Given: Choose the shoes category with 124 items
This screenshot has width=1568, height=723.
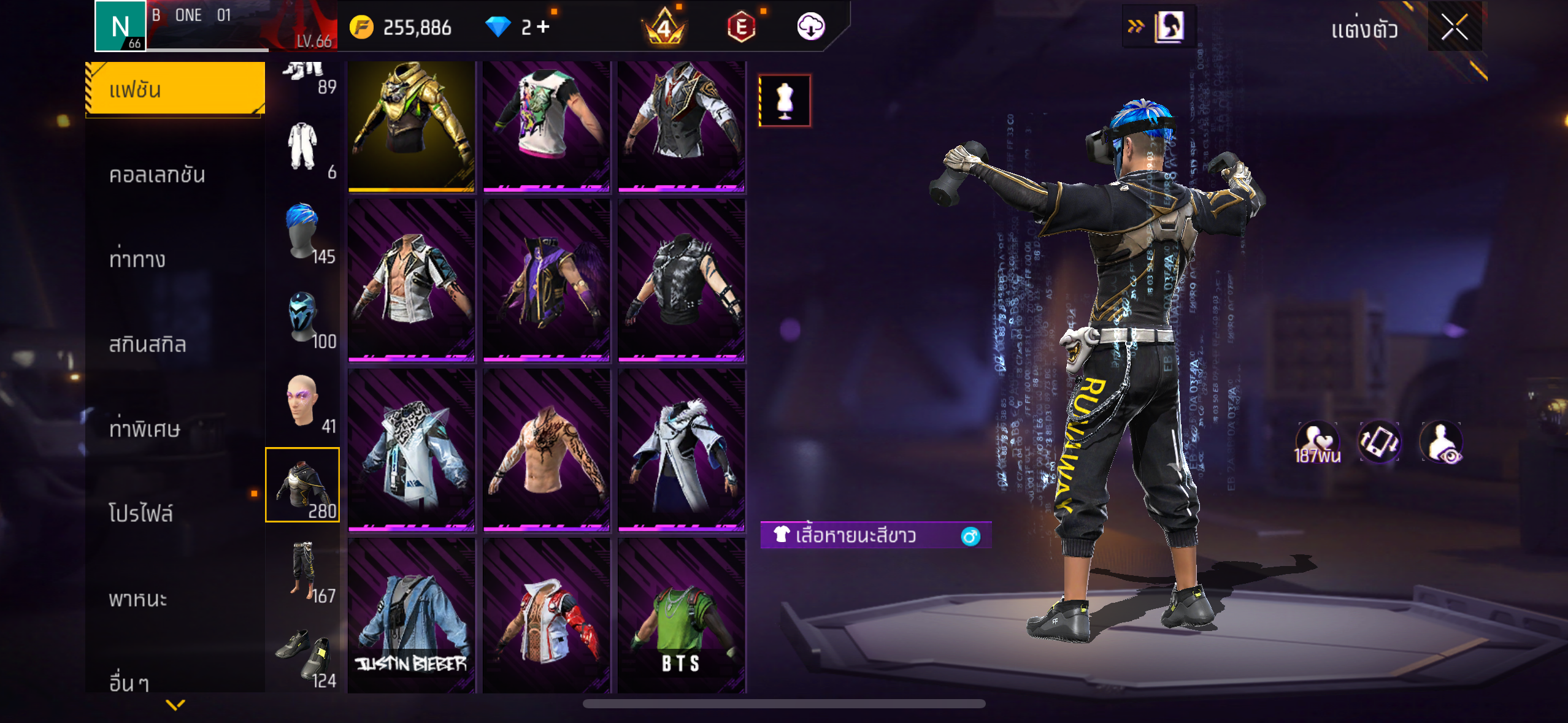Looking at the screenshot, I should (x=302, y=656).
